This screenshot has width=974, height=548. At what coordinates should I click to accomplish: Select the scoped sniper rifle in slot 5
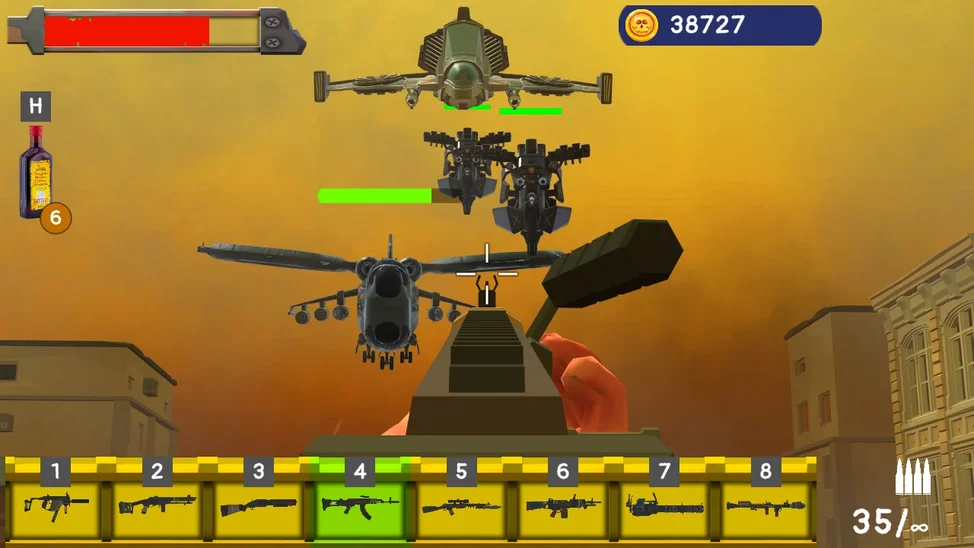tap(461, 506)
